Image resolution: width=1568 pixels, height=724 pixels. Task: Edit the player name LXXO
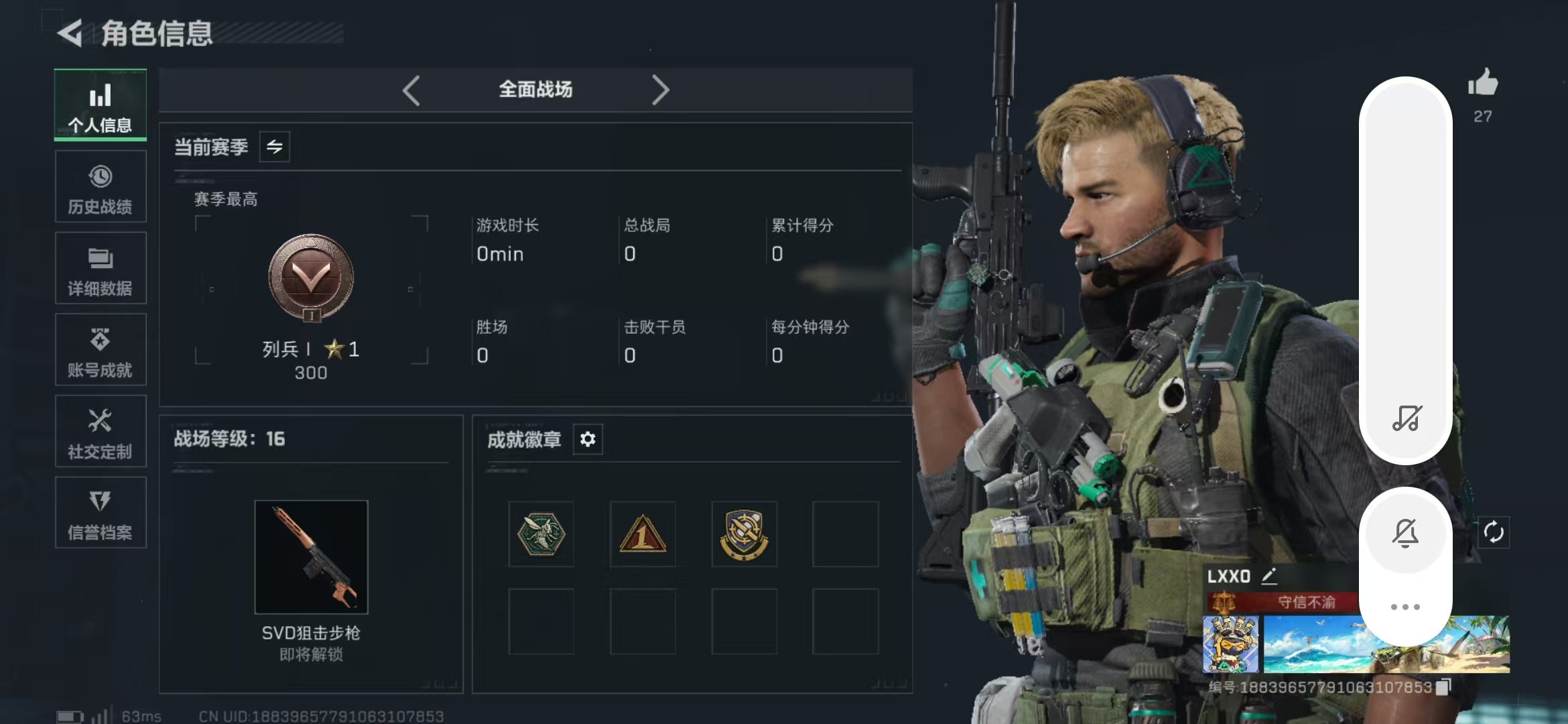1269,576
